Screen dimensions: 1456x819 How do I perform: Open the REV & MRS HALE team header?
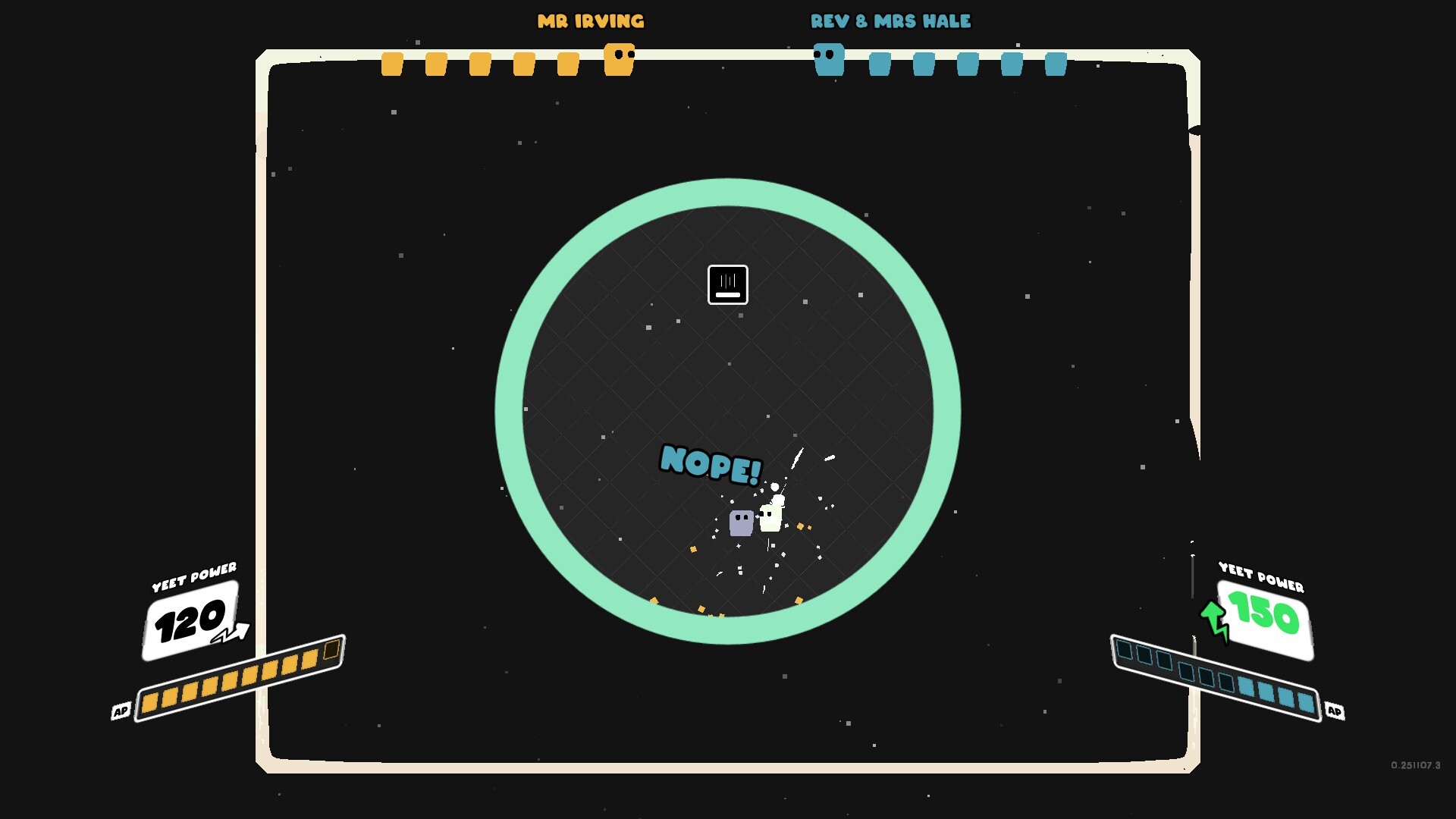890,20
